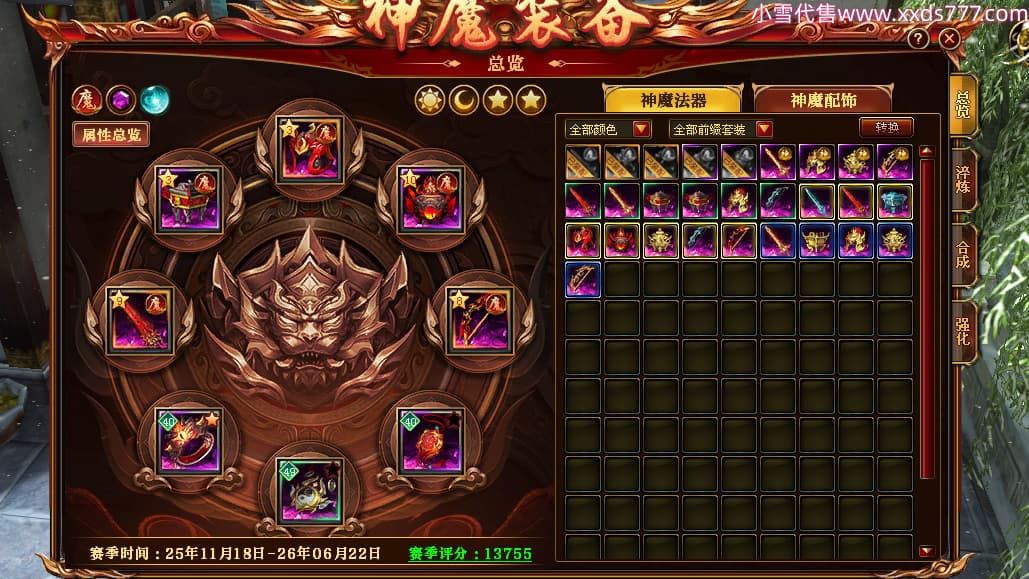Select the red 魔 round icon
Screen dimensions: 1029x579
(87, 99)
